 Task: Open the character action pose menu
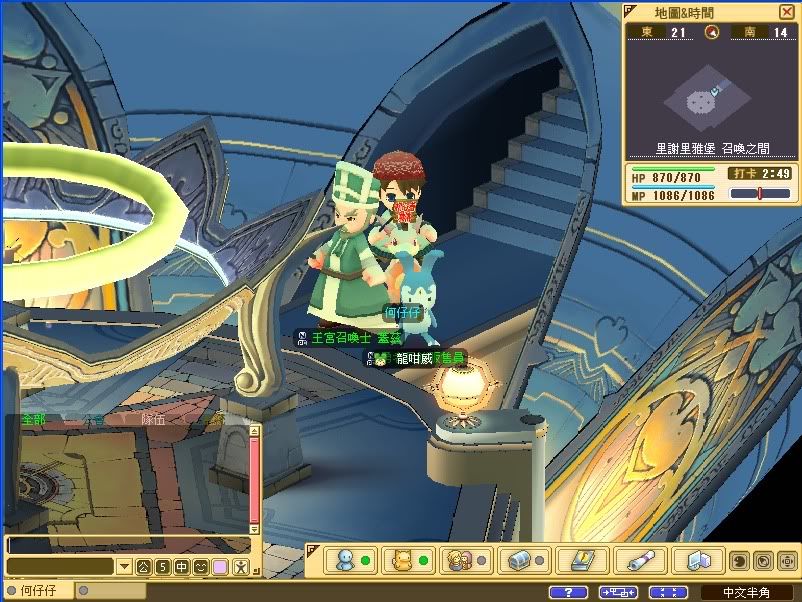click(240, 567)
